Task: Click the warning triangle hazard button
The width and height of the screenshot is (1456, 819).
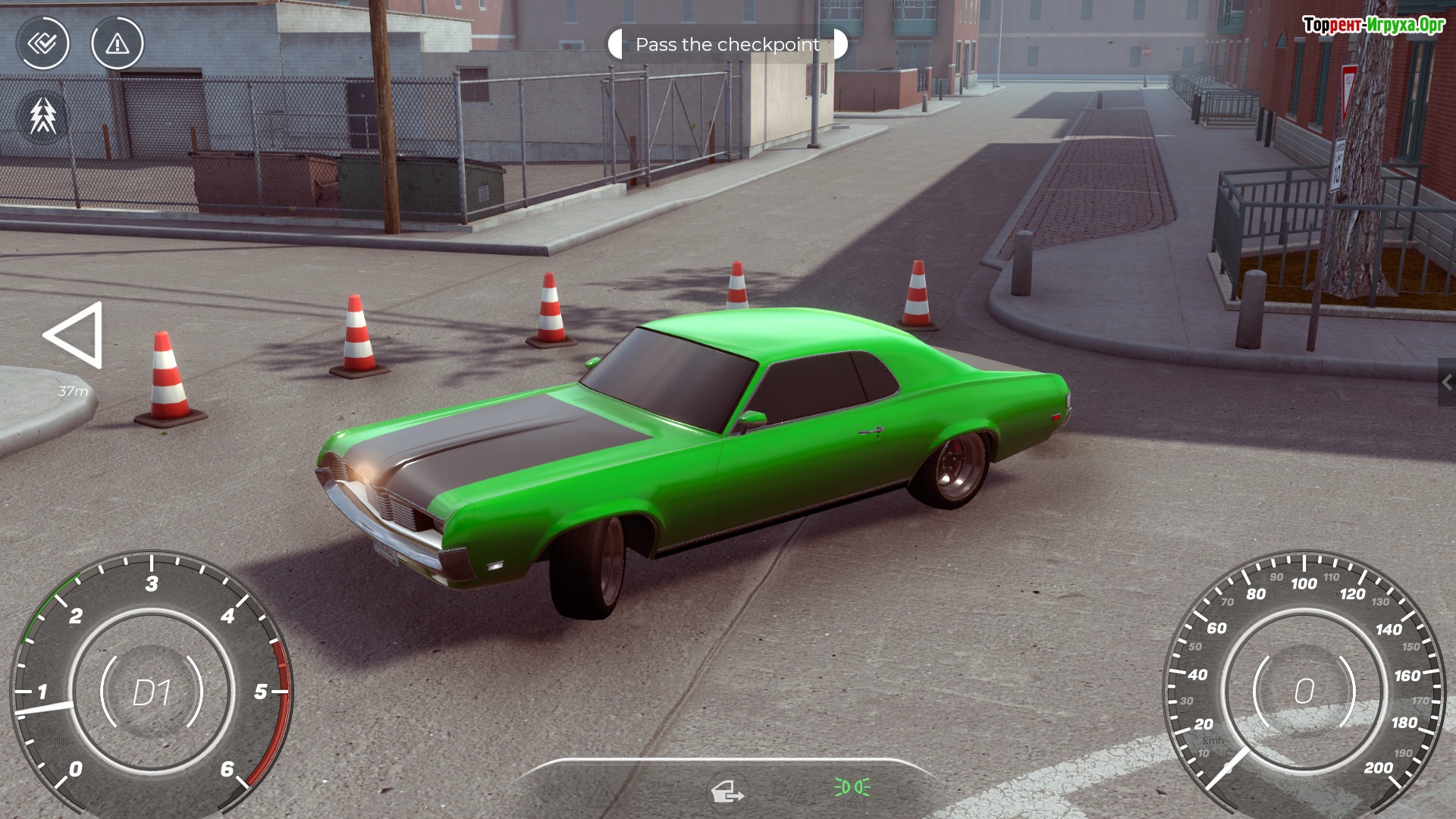Action: (x=117, y=44)
